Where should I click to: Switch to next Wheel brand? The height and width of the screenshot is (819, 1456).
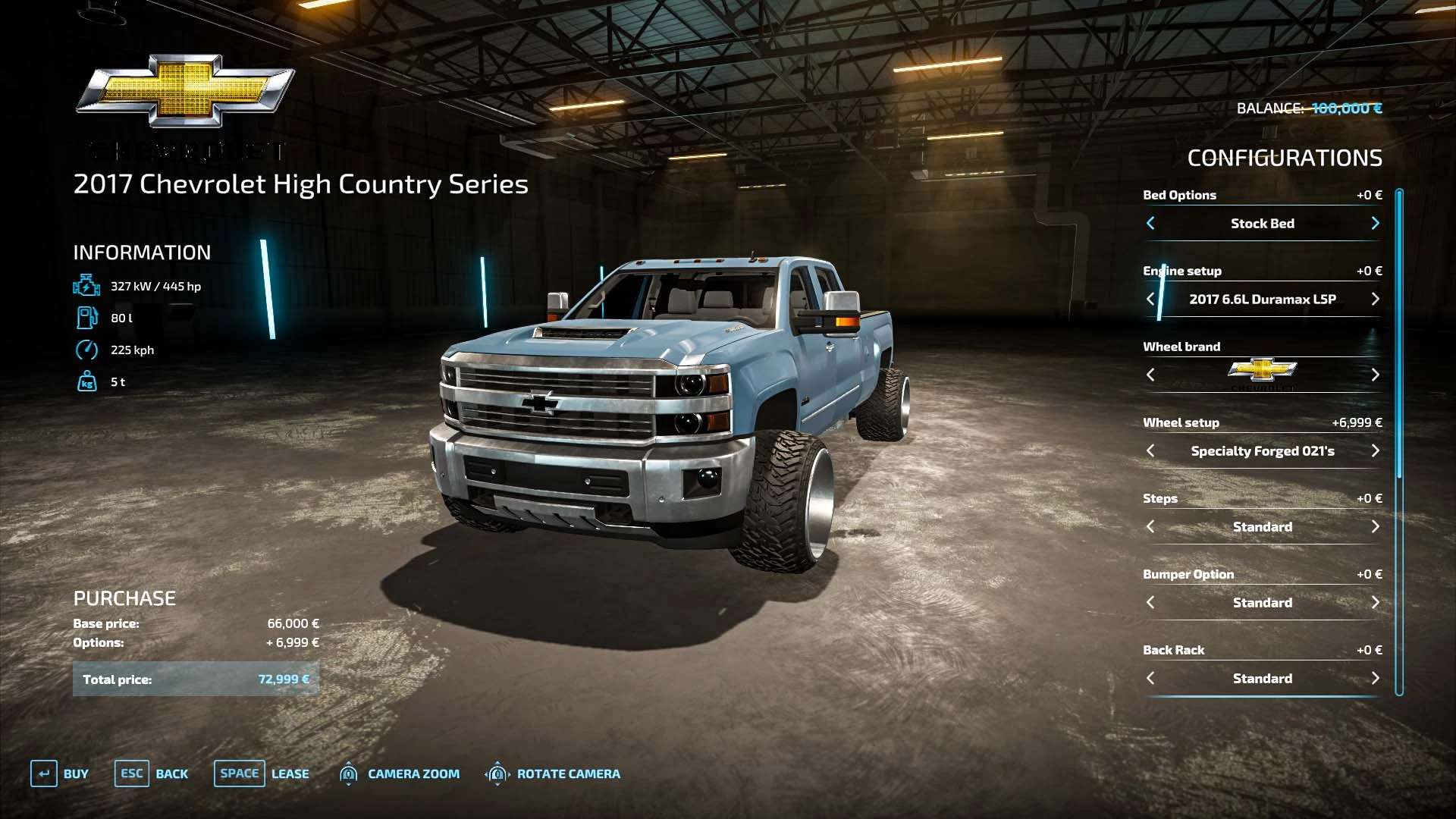coord(1375,375)
